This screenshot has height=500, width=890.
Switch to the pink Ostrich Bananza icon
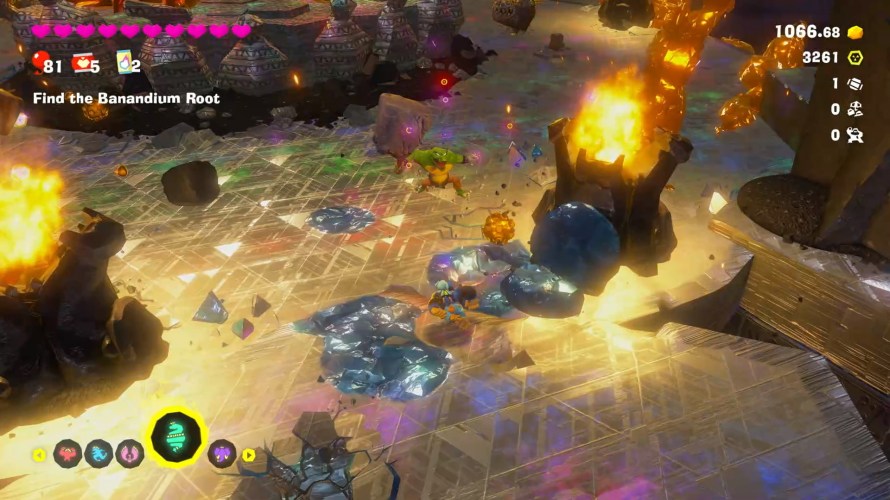[130, 454]
